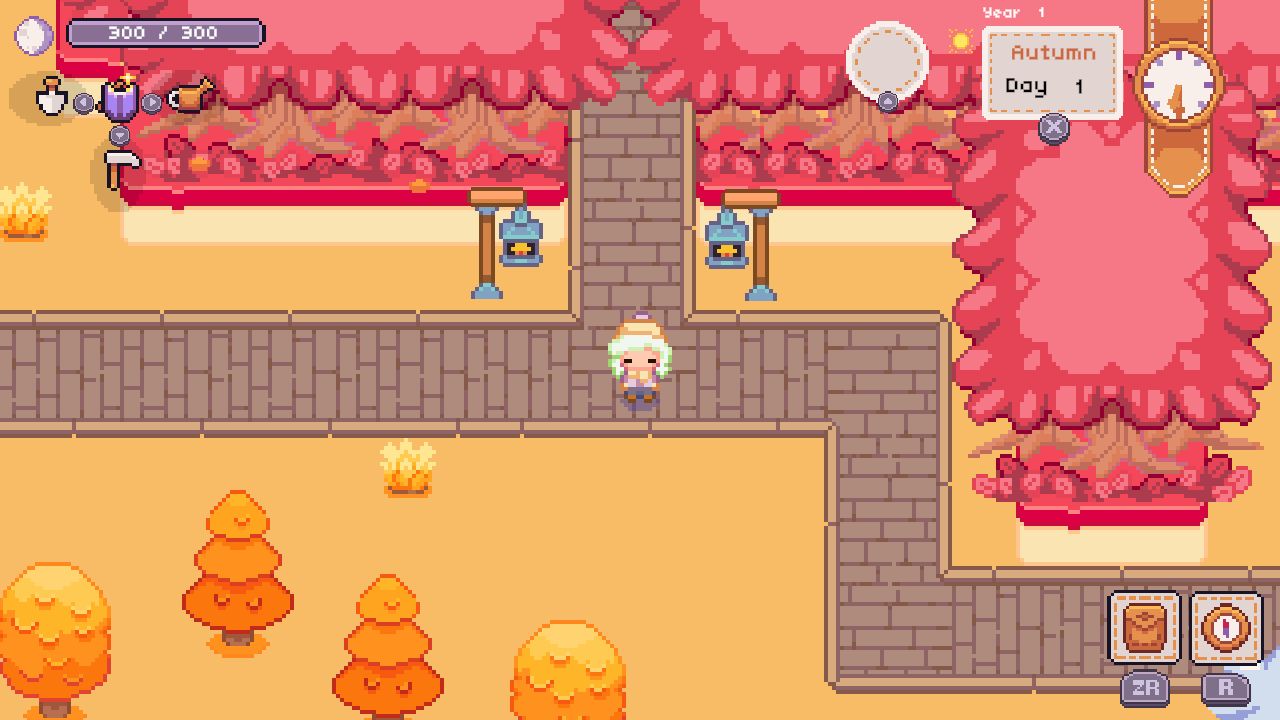Select the hammer tool below the hotbar
The height and width of the screenshot is (720, 1280).
(x=120, y=162)
